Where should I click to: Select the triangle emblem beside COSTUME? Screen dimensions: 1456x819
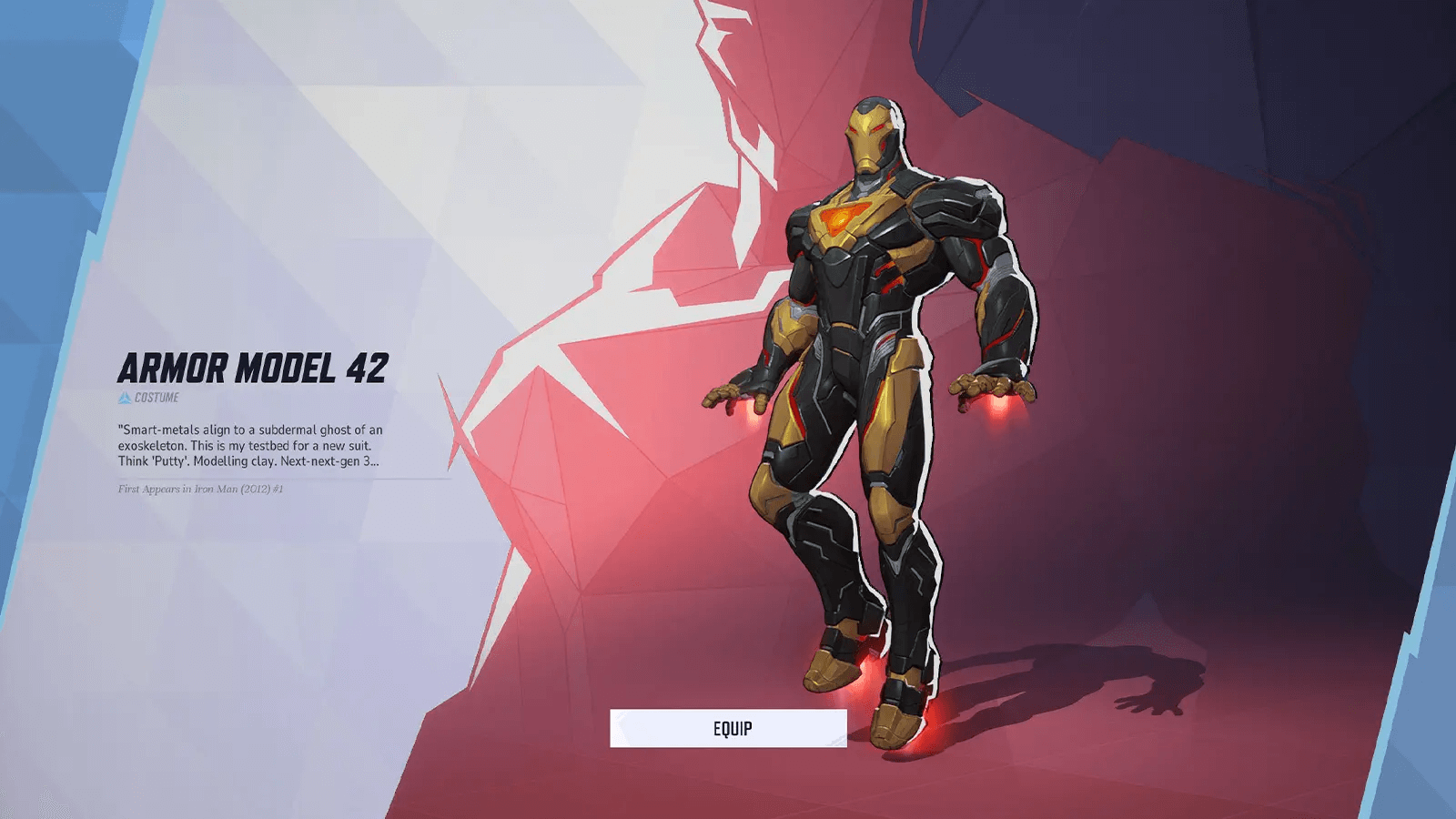[x=125, y=398]
